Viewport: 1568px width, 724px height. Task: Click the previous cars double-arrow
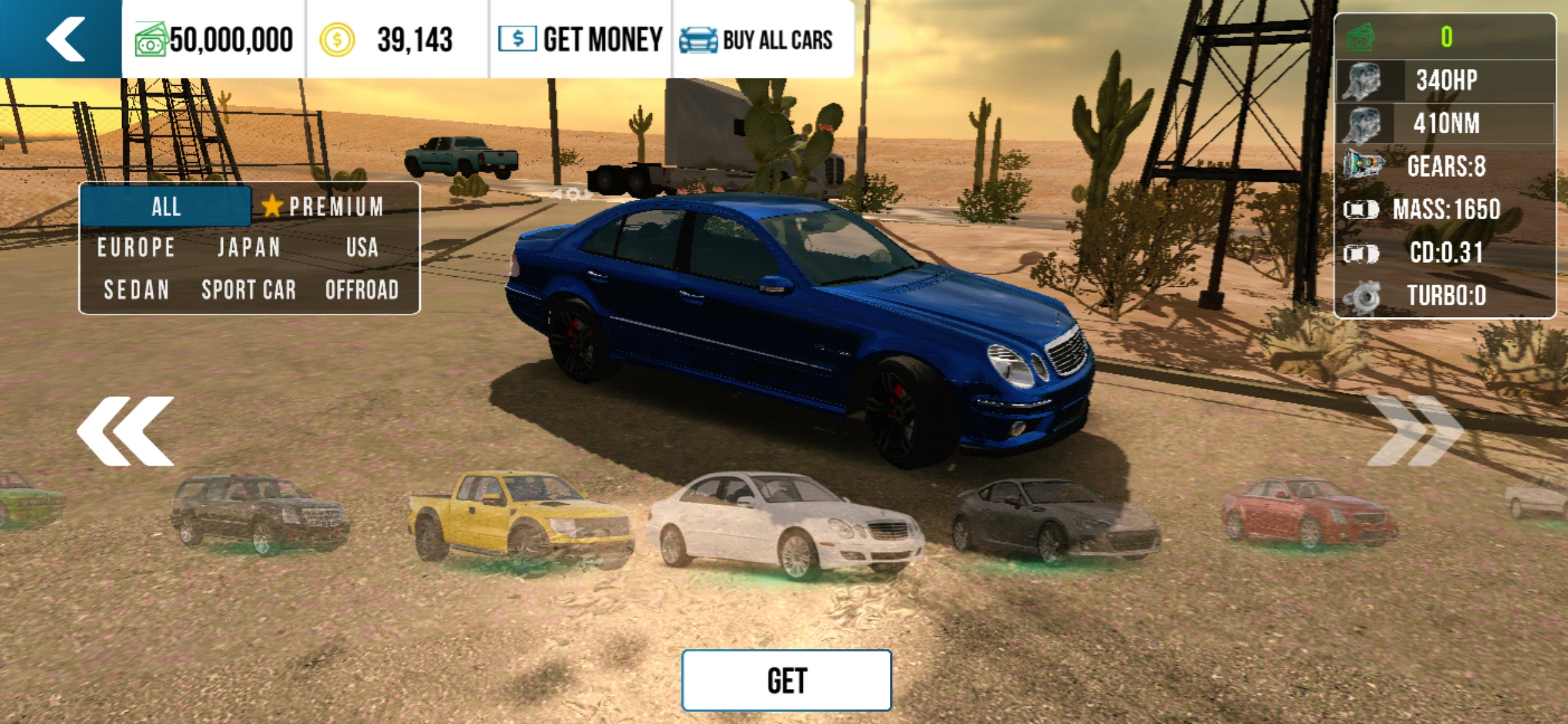tap(126, 431)
